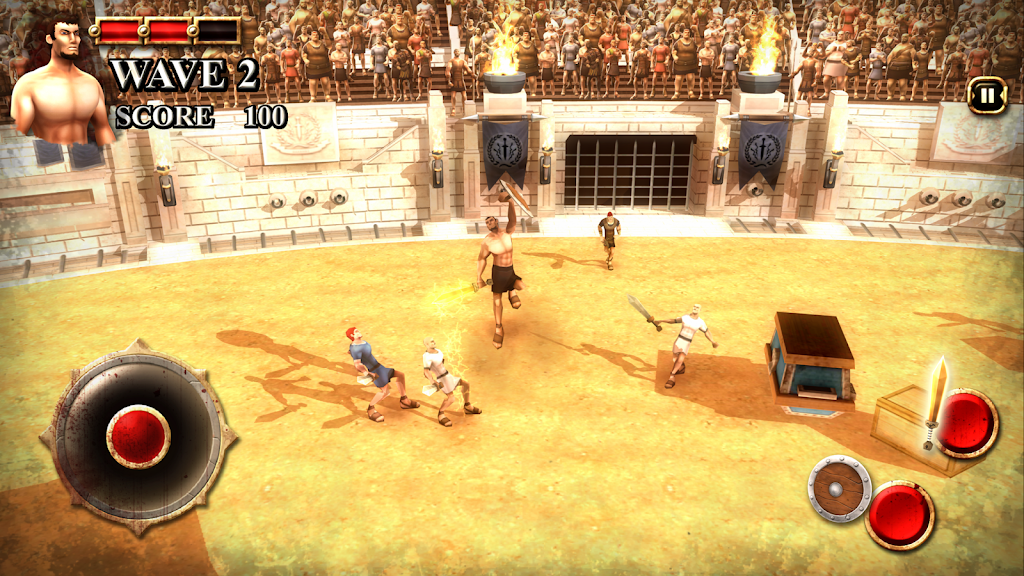Tap the red center of the movement joystick
This screenshot has width=1024, height=576.
pyautogui.click(x=138, y=436)
